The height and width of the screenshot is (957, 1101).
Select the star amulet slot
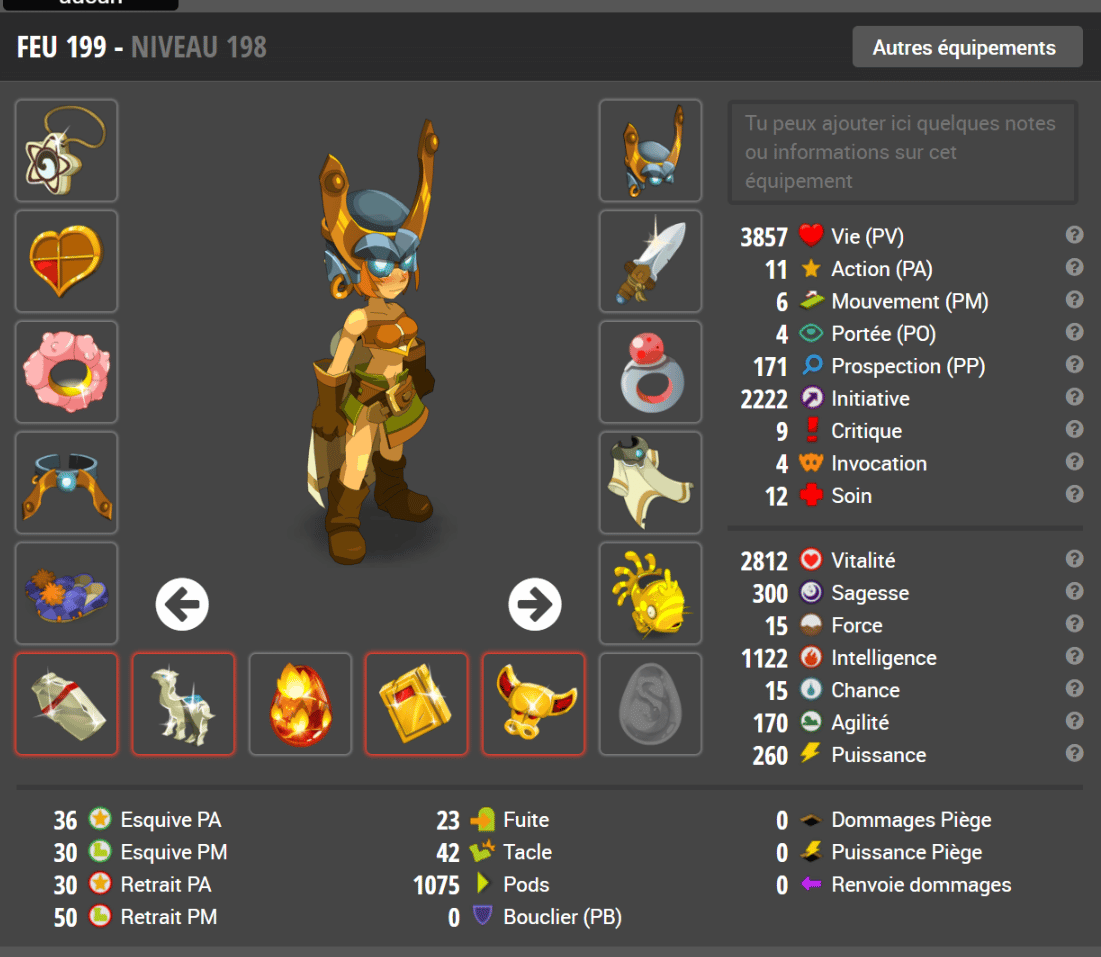coord(66,150)
